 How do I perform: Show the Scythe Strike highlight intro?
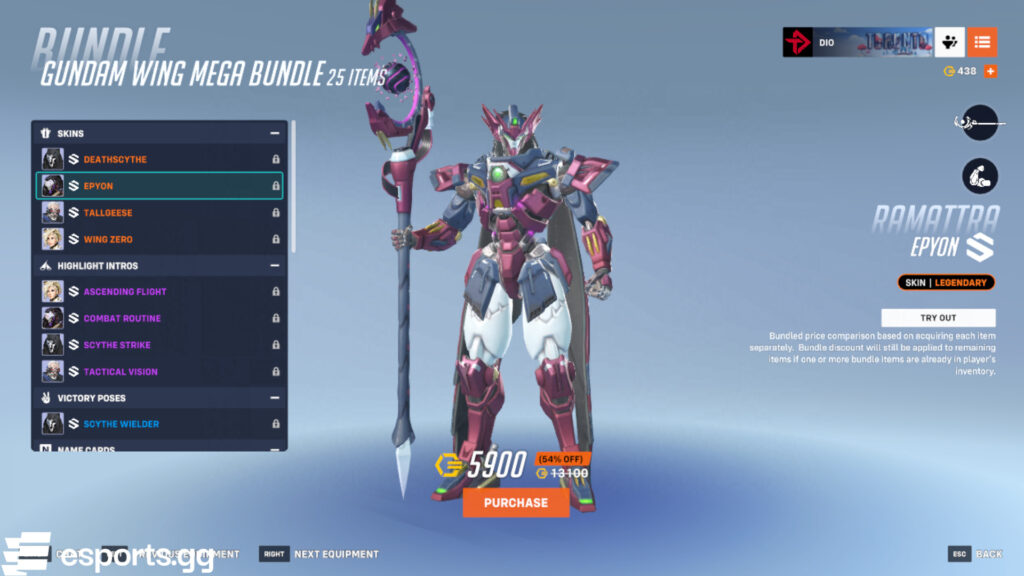click(x=160, y=345)
